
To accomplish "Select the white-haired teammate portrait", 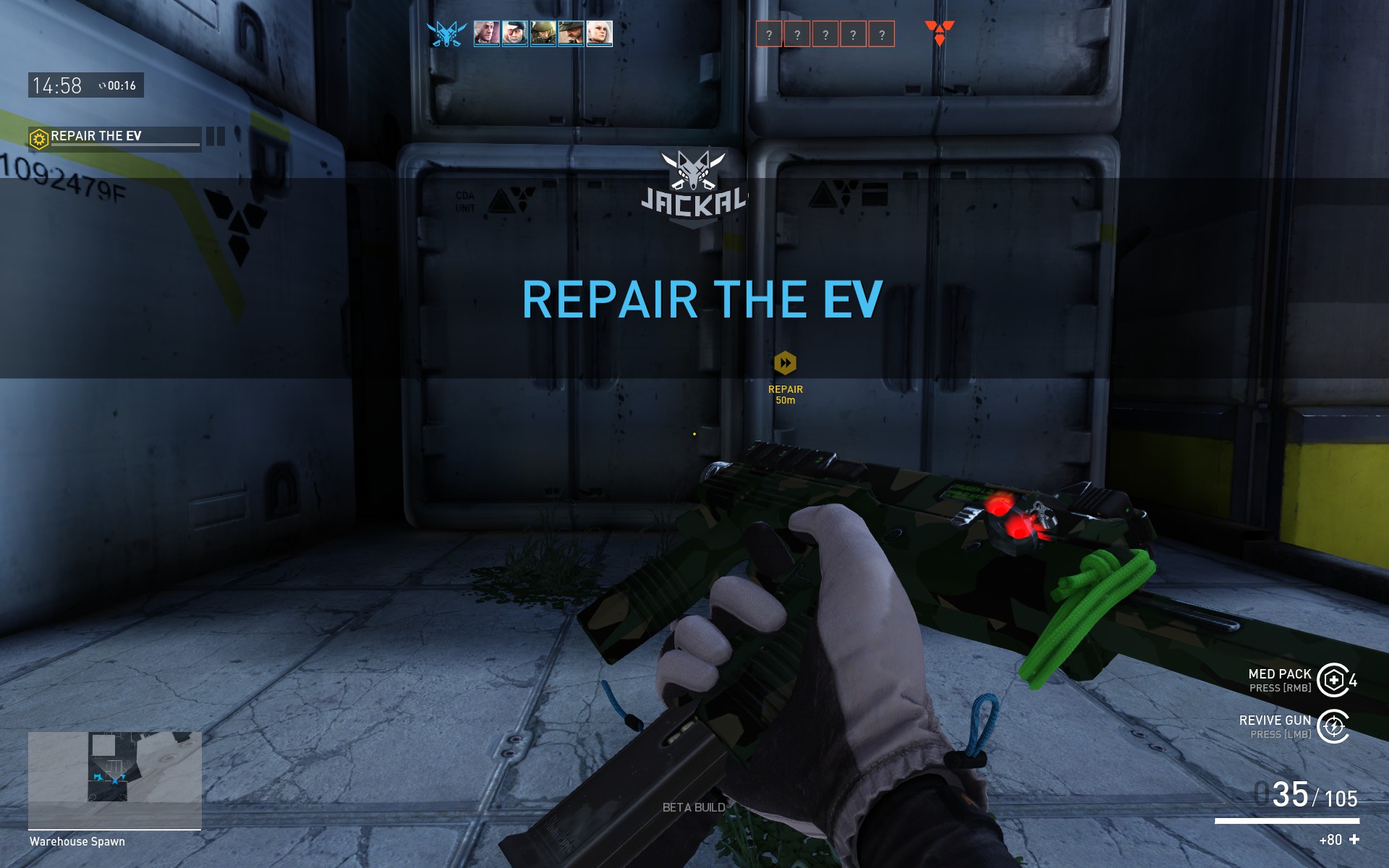I will pos(600,33).
